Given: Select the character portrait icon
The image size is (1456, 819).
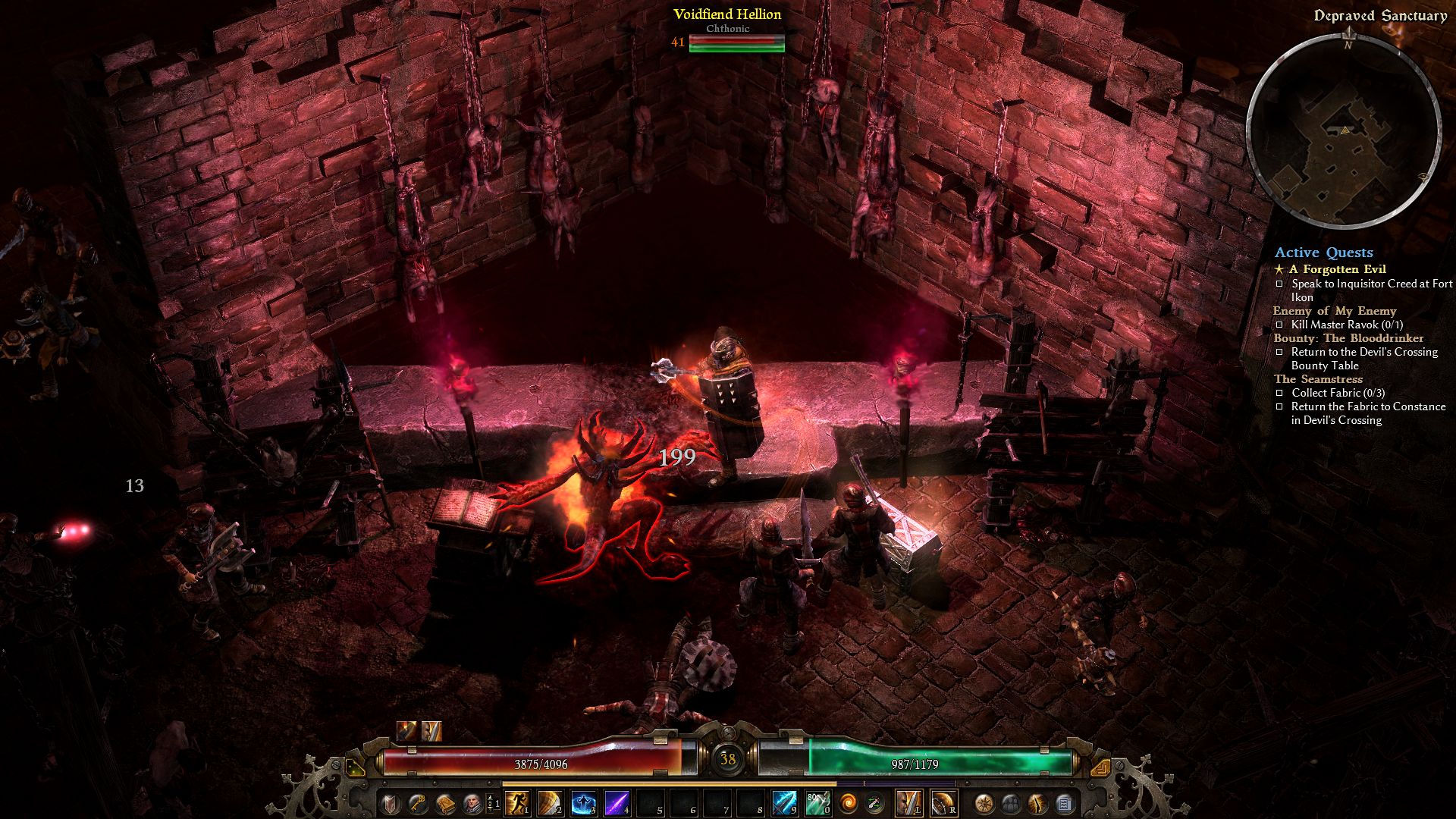Looking at the screenshot, I should [x=471, y=803].
